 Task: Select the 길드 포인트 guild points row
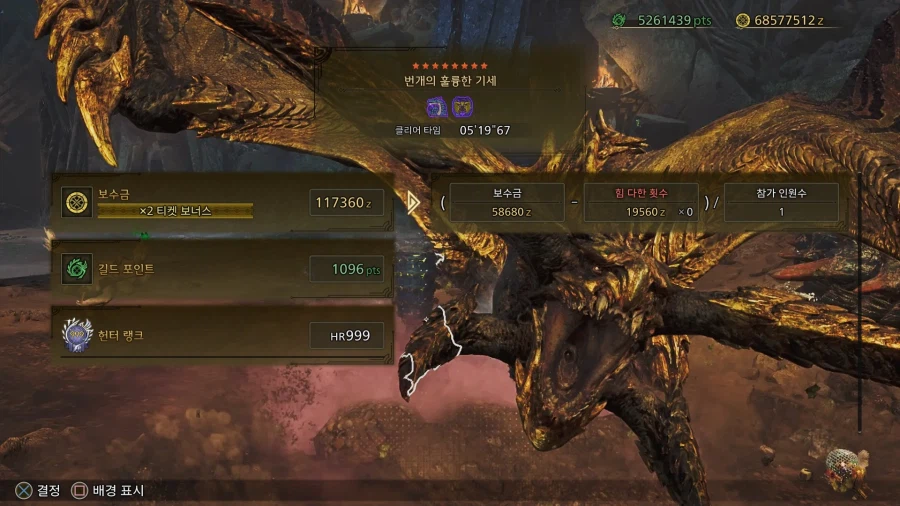(222, 269)
